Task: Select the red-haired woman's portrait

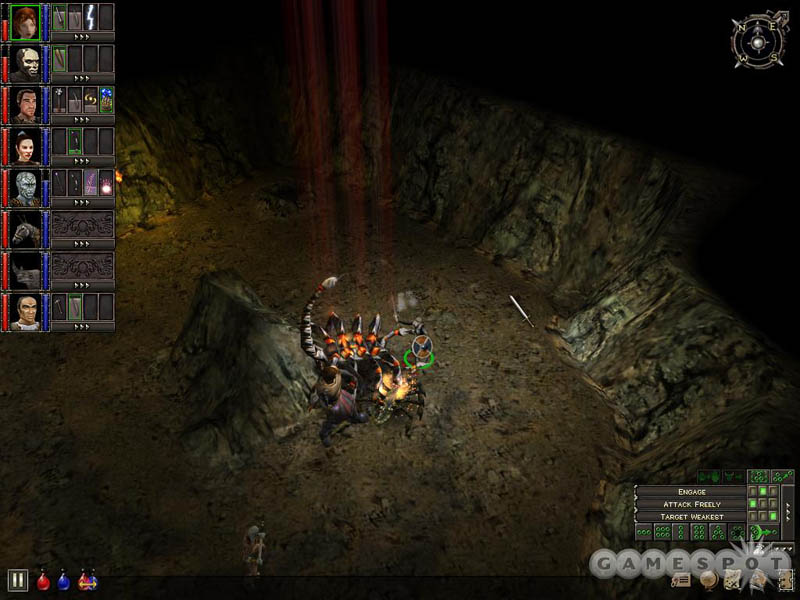Action: (x=25, y=20)
